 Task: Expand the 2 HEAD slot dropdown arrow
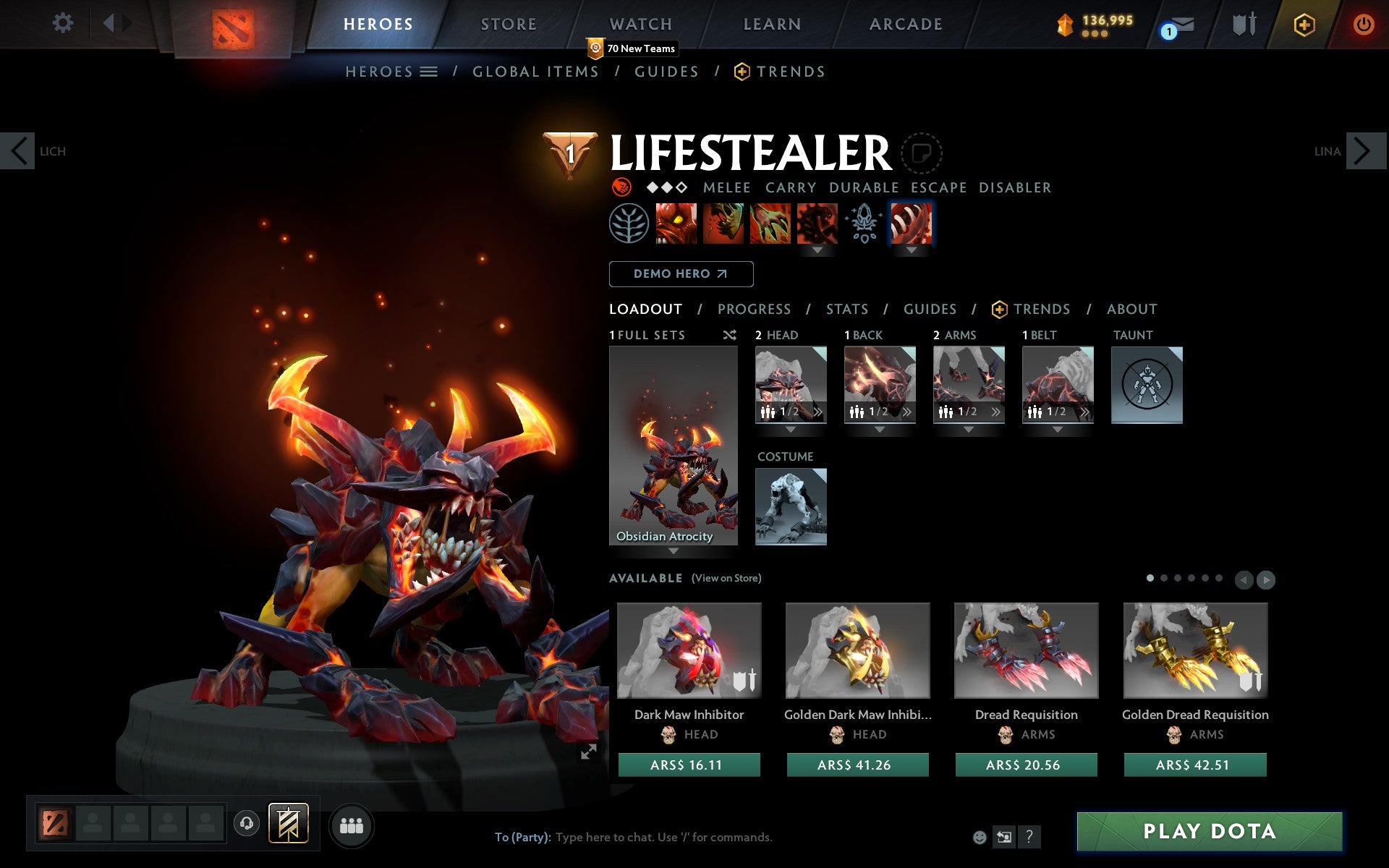pos(790,429)
